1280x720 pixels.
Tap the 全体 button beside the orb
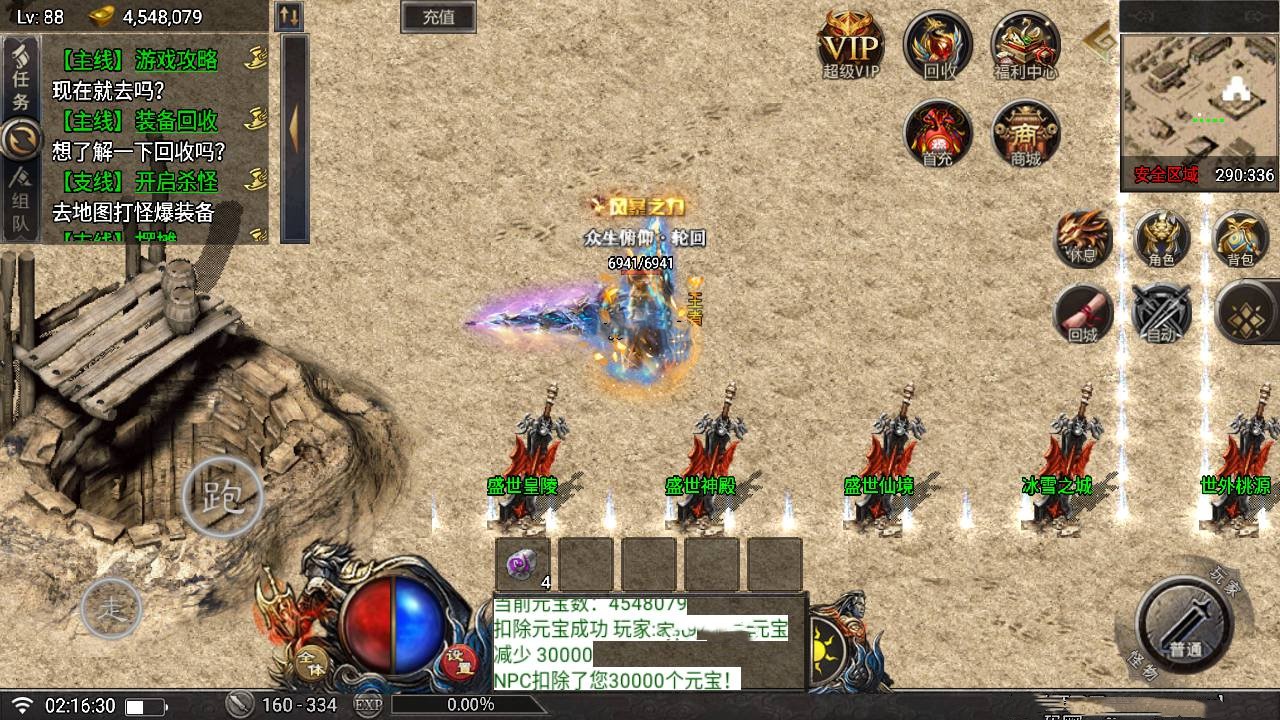click(x=311, y=663)
